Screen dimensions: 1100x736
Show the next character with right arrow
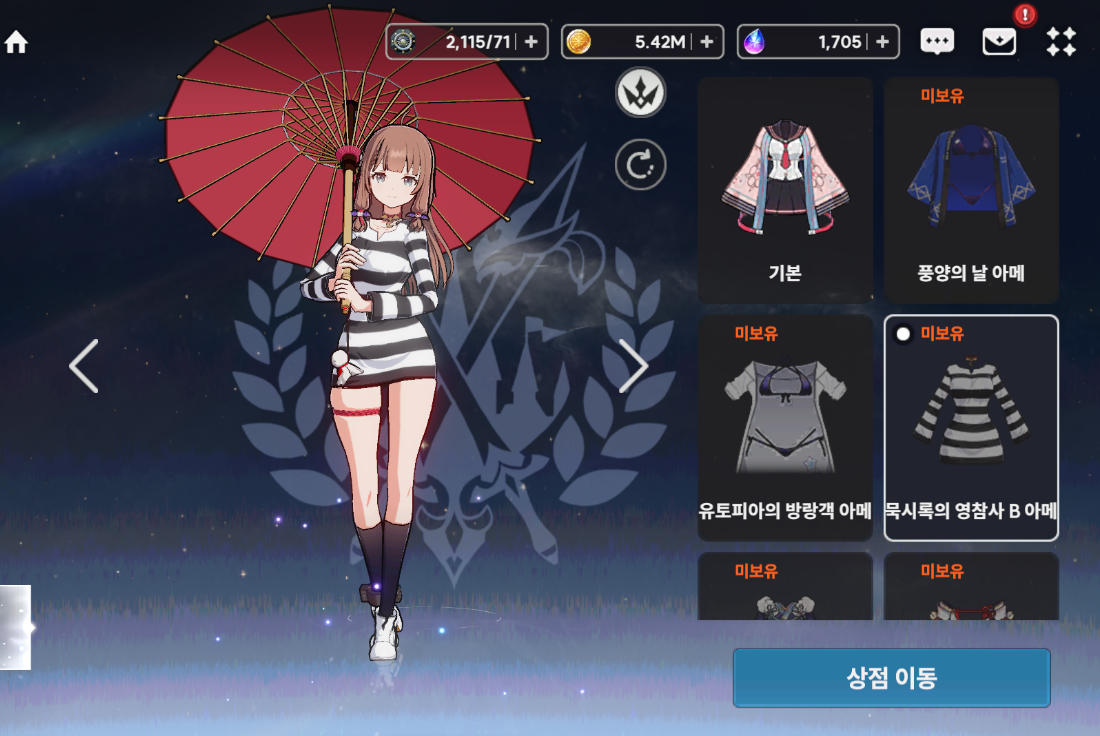coord(633,366)
